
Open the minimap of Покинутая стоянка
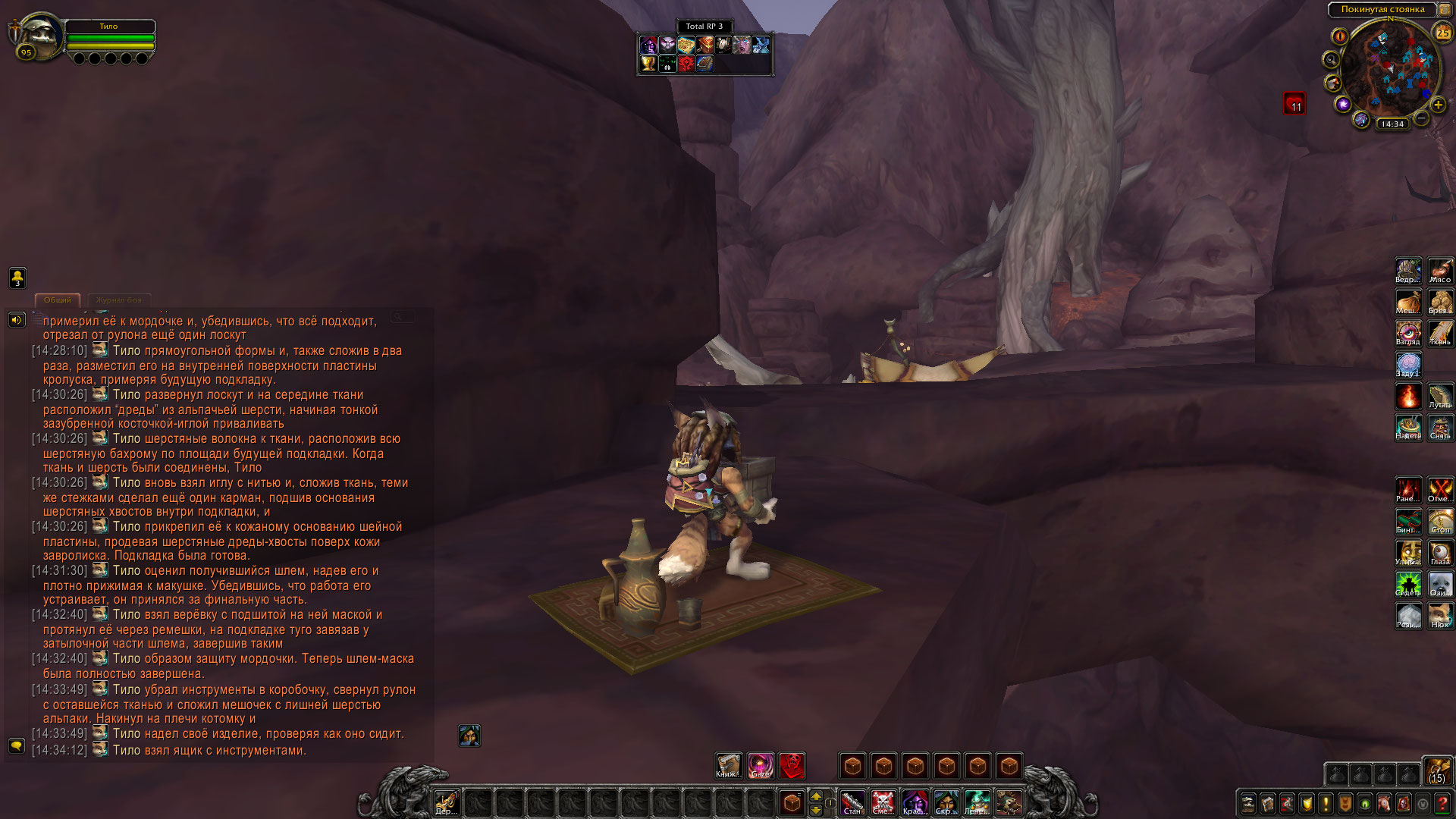pos(1385,71)
